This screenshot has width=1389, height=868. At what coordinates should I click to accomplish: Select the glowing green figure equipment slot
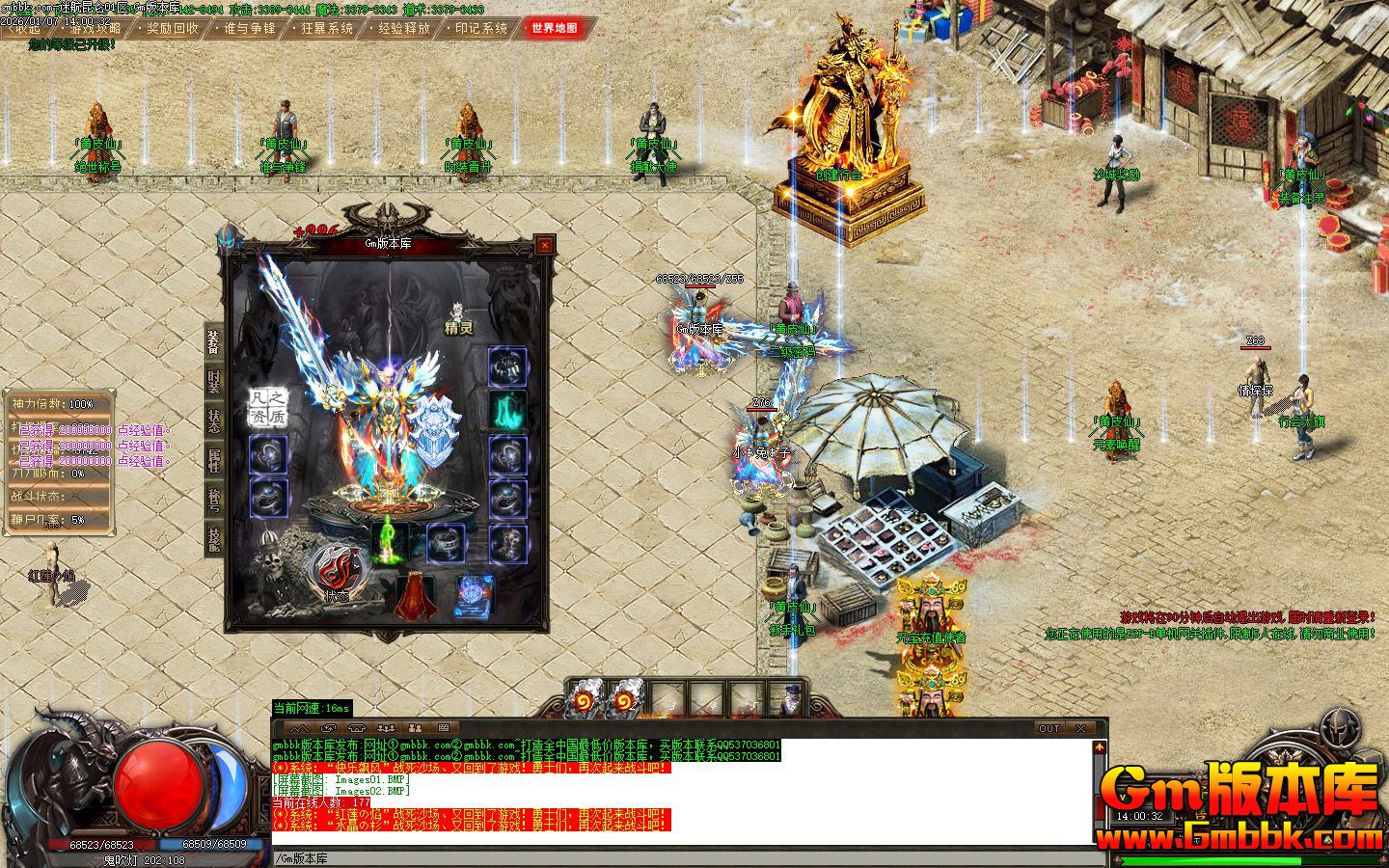[x=390, y=542]
